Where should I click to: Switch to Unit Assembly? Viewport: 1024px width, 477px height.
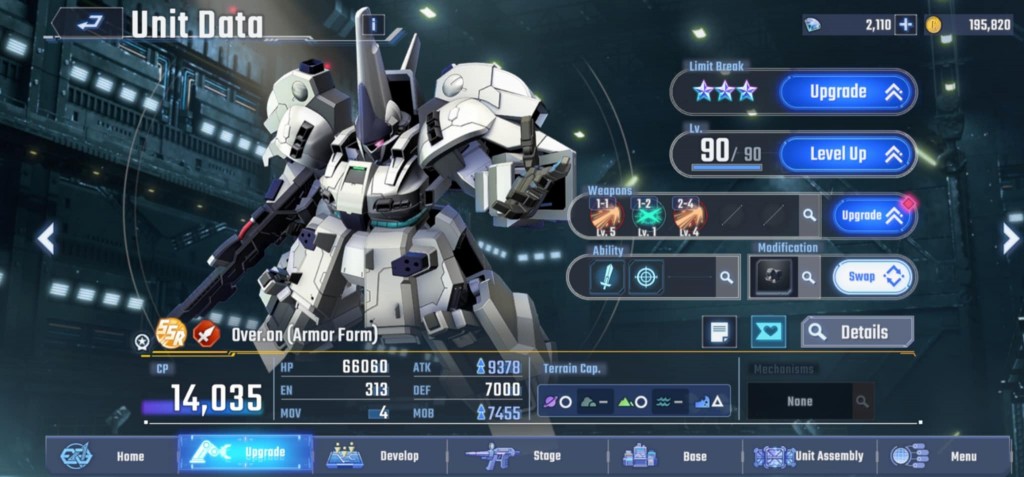point(810,456)
